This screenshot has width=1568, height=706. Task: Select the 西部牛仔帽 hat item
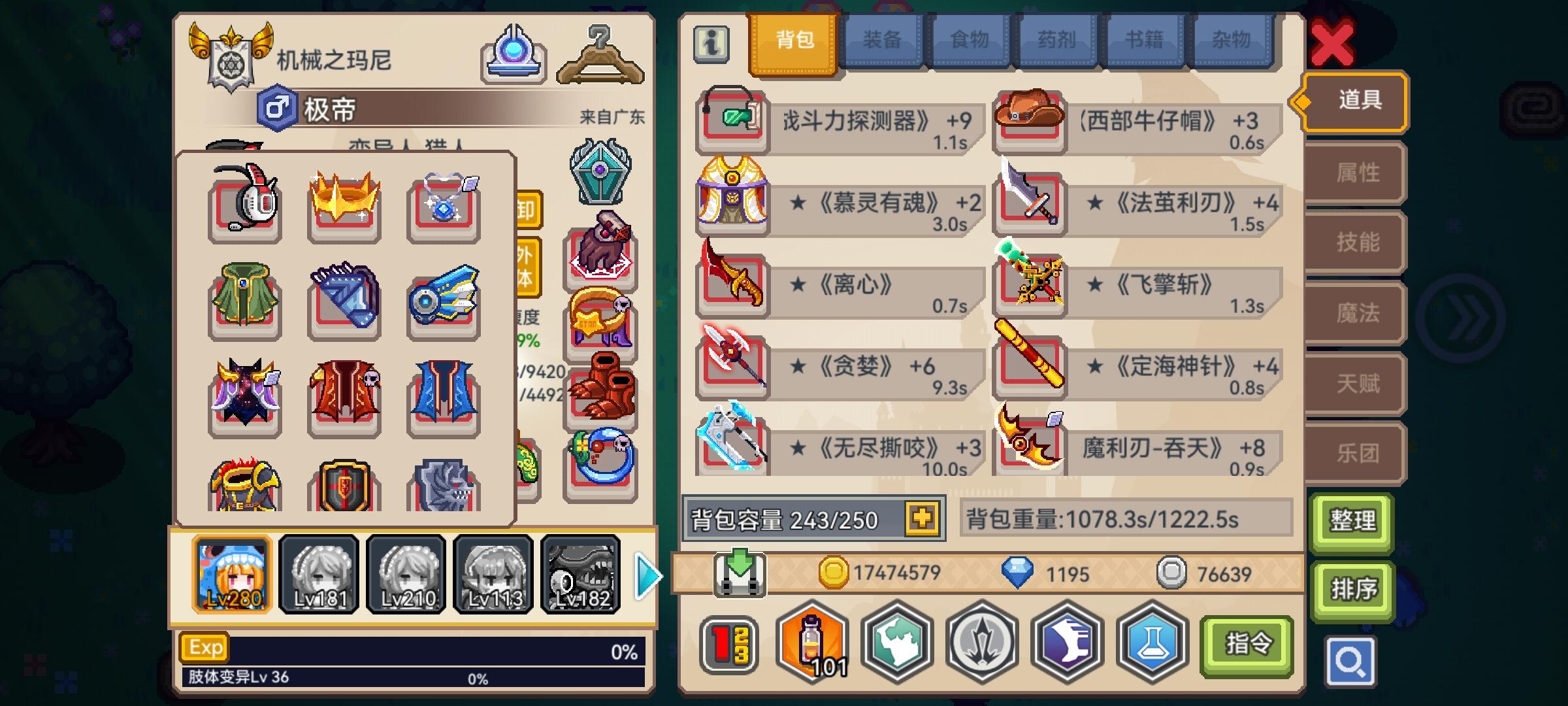coord(1029,123)
